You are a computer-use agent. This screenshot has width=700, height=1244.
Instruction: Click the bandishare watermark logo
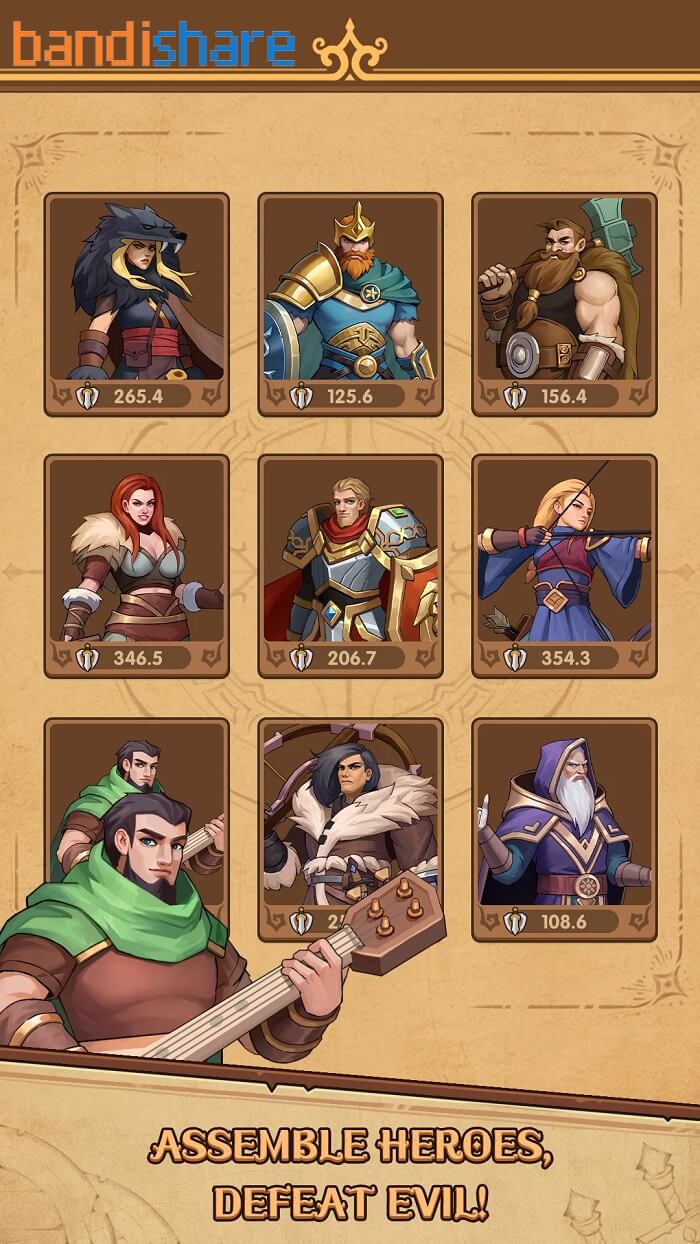[155, 45]
